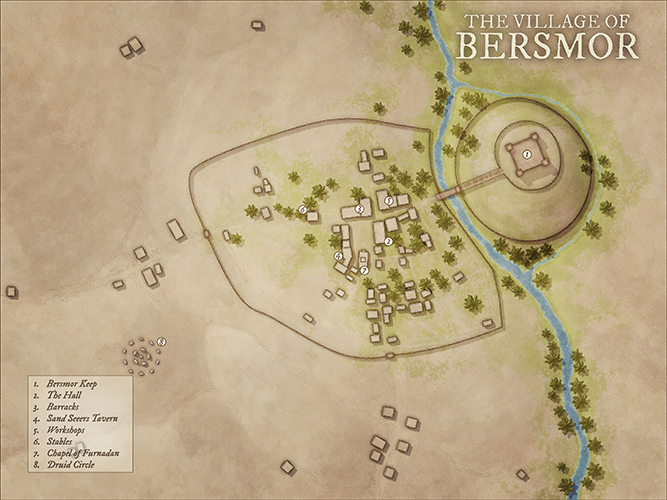Image resolution: width=667 pixels, height=500 pixels.
Task: Select map marker 2 in the village
Action: 389,240
